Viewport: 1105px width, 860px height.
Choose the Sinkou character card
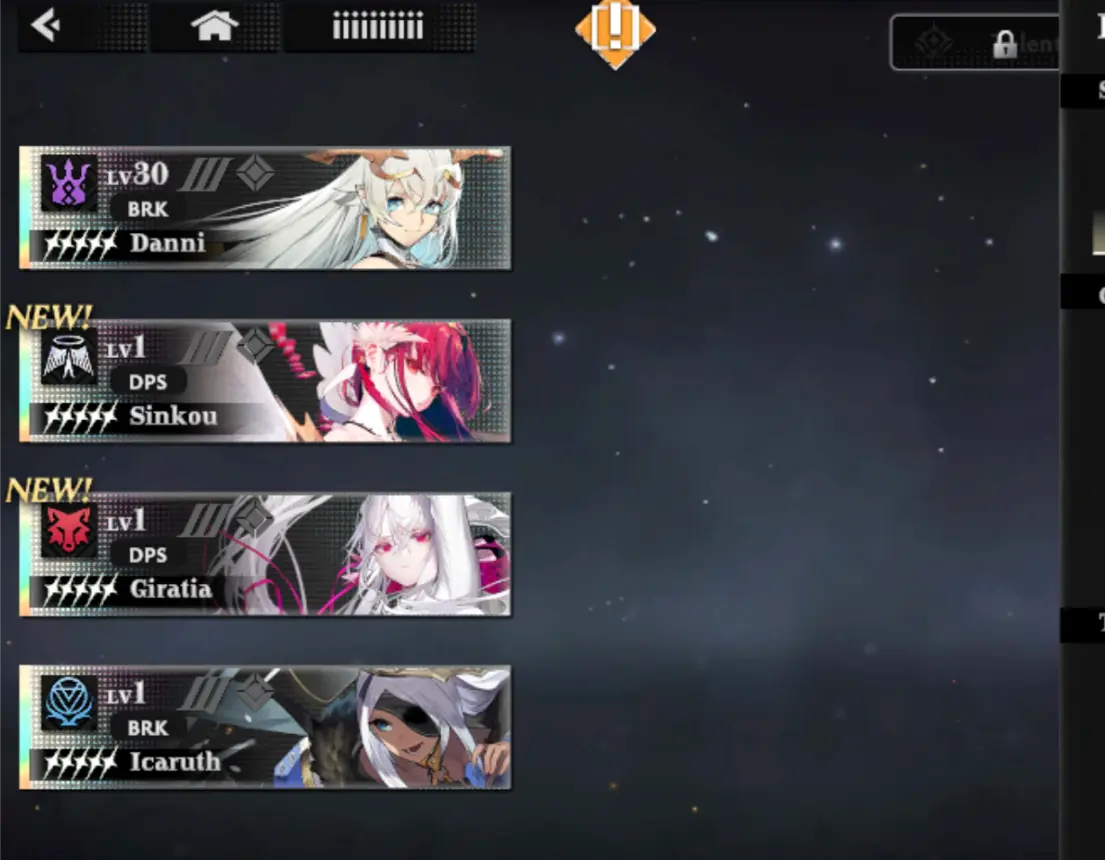coord(266,381)
